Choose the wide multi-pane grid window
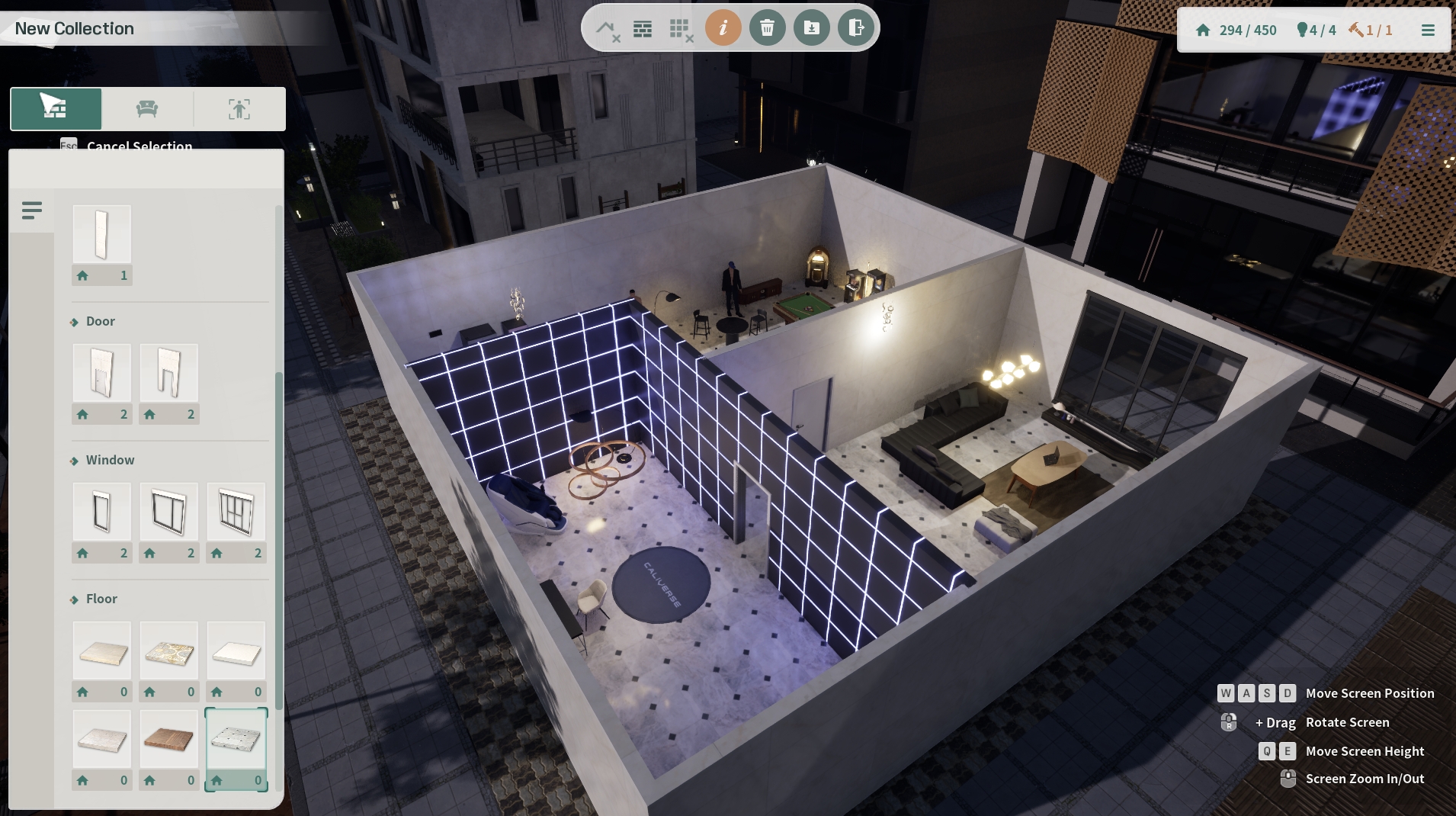This screenshot has width=1456, height=816. point(236,512)
